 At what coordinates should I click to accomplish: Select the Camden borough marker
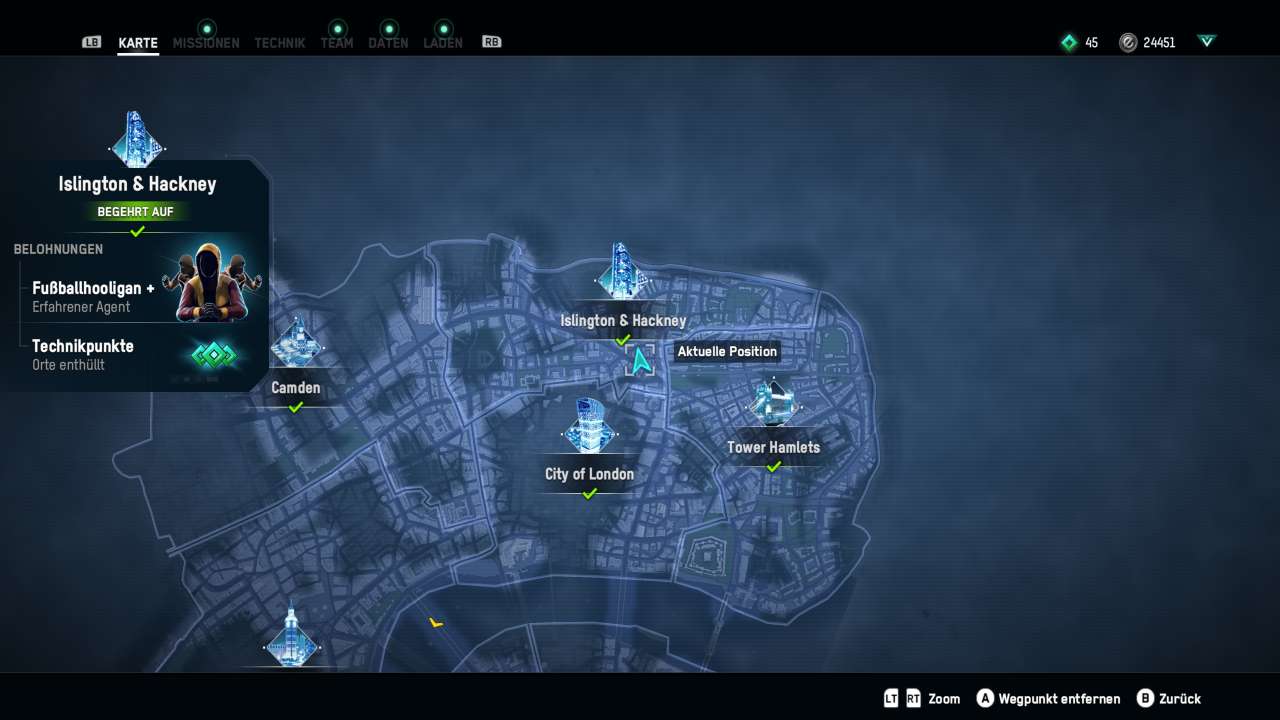coord(296,346)
